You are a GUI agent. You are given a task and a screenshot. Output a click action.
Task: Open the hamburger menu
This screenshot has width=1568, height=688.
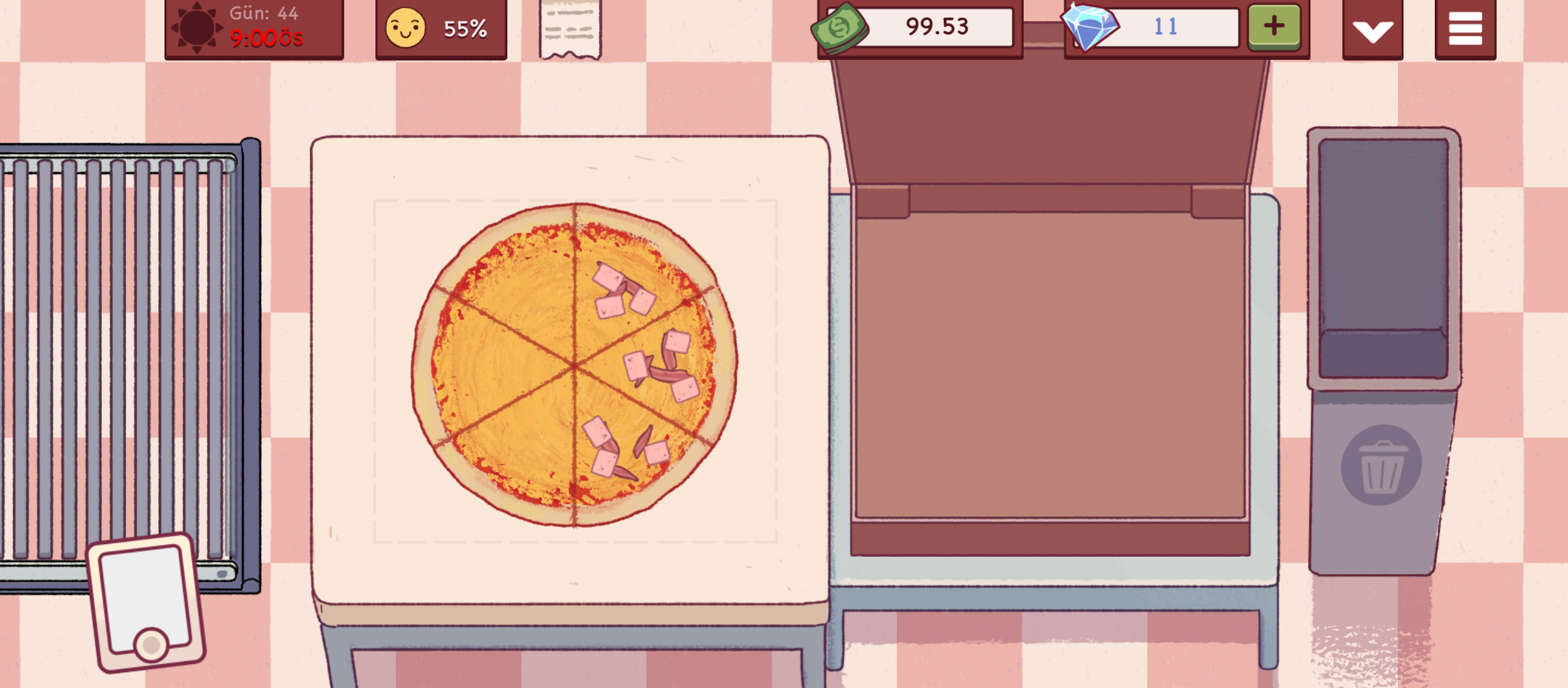tap(1465, 29)
